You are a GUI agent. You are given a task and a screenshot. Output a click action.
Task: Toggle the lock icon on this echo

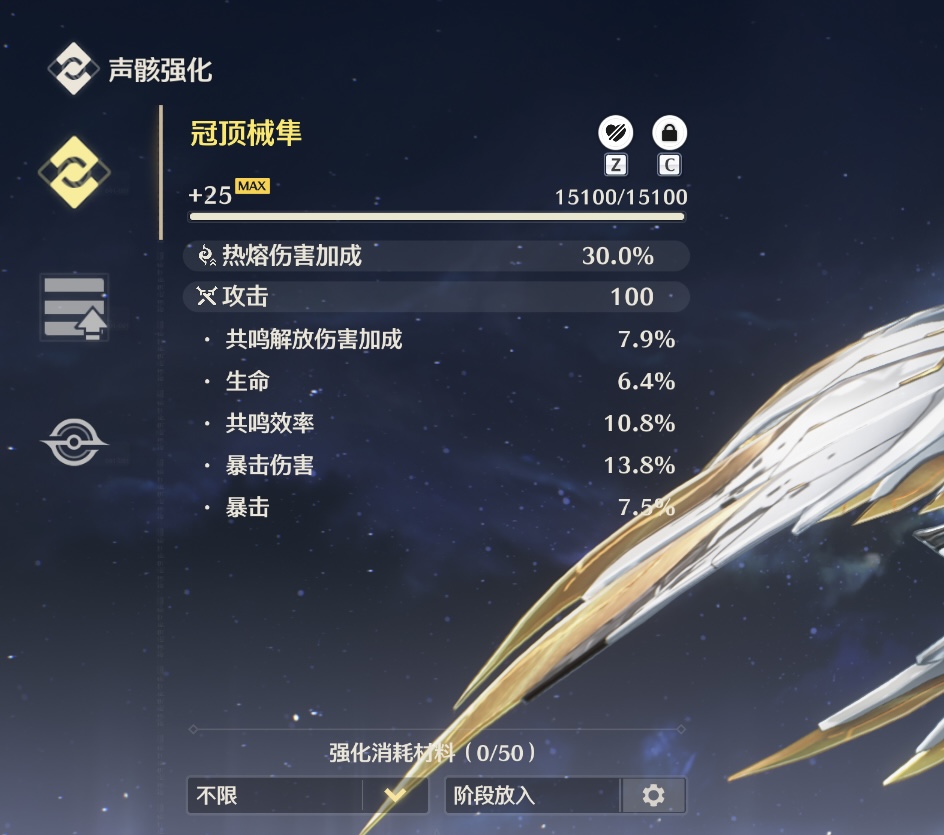pyautogui.click(x=669, y=132)
